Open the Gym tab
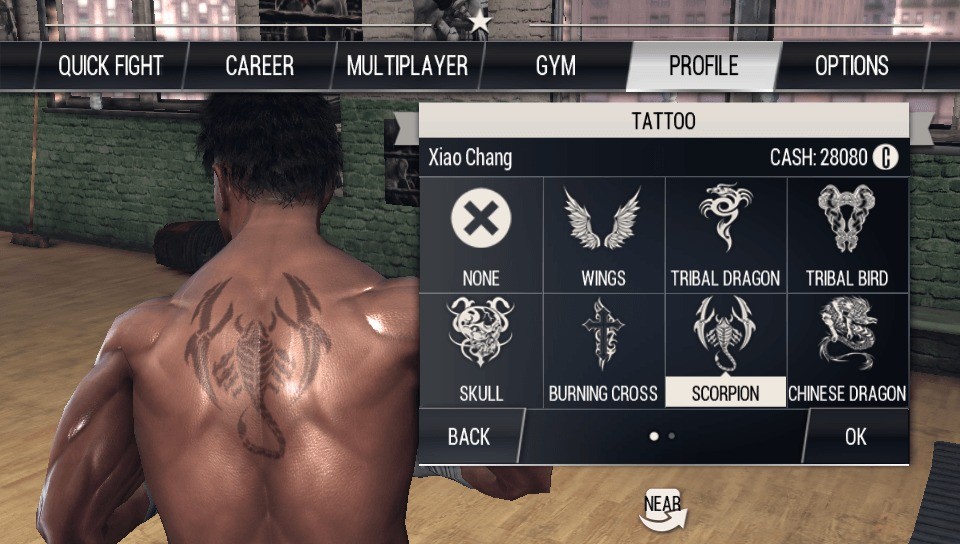960x544 pixels. (x=555, y=67)
